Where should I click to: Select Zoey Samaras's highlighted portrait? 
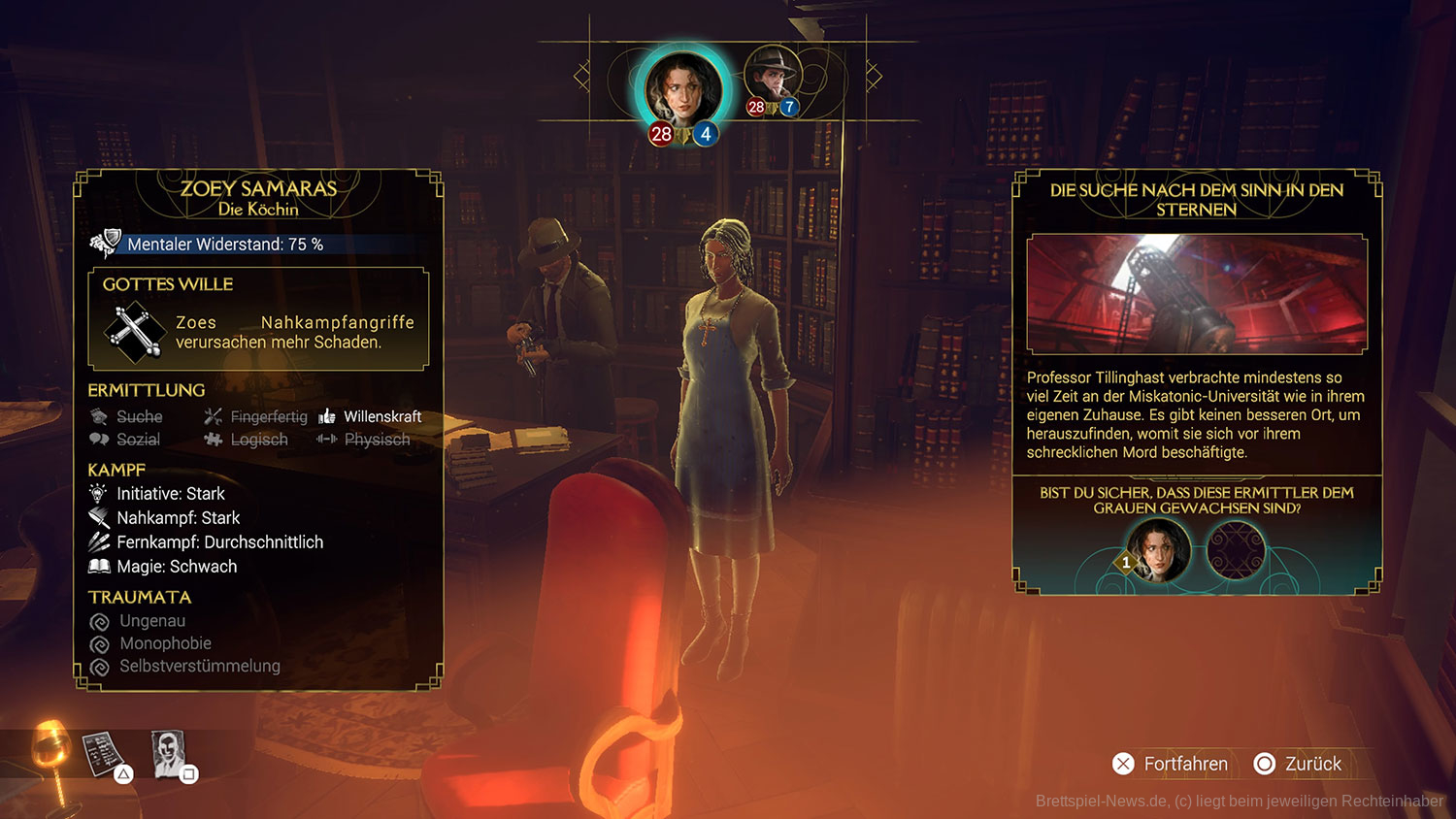click(x=683, y=89)
